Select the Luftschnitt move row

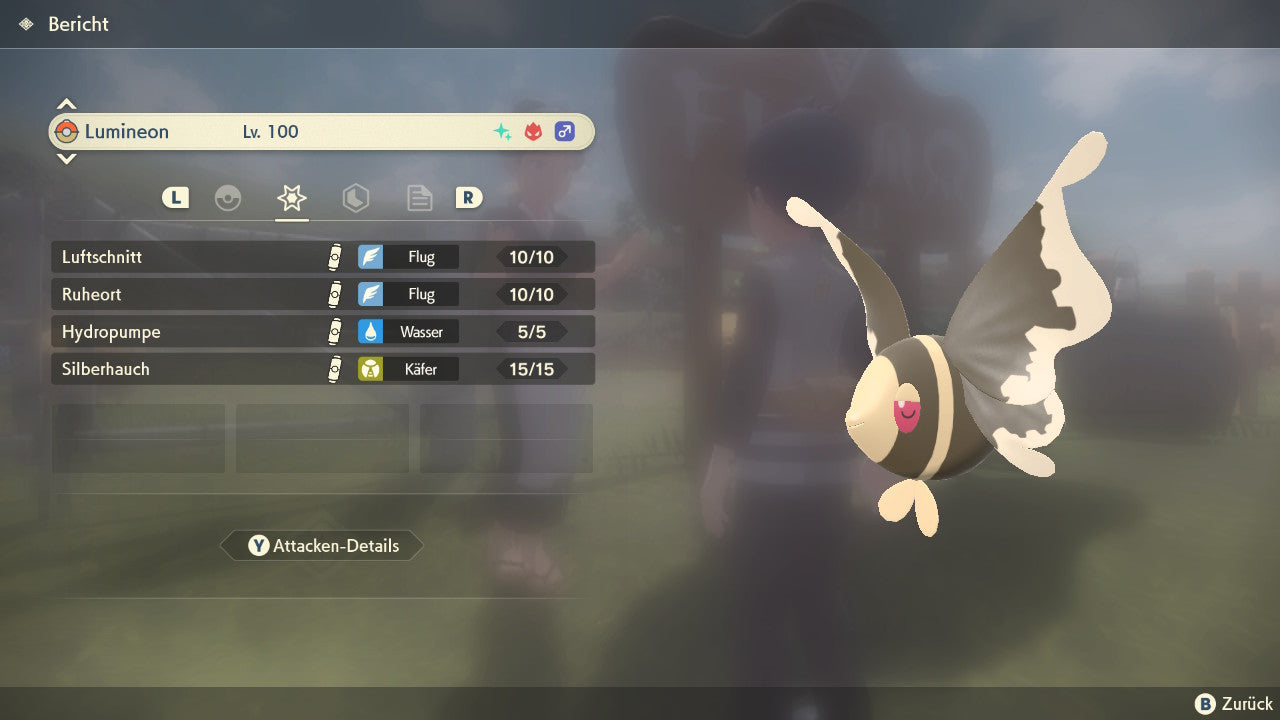click(x=322, y=257)
